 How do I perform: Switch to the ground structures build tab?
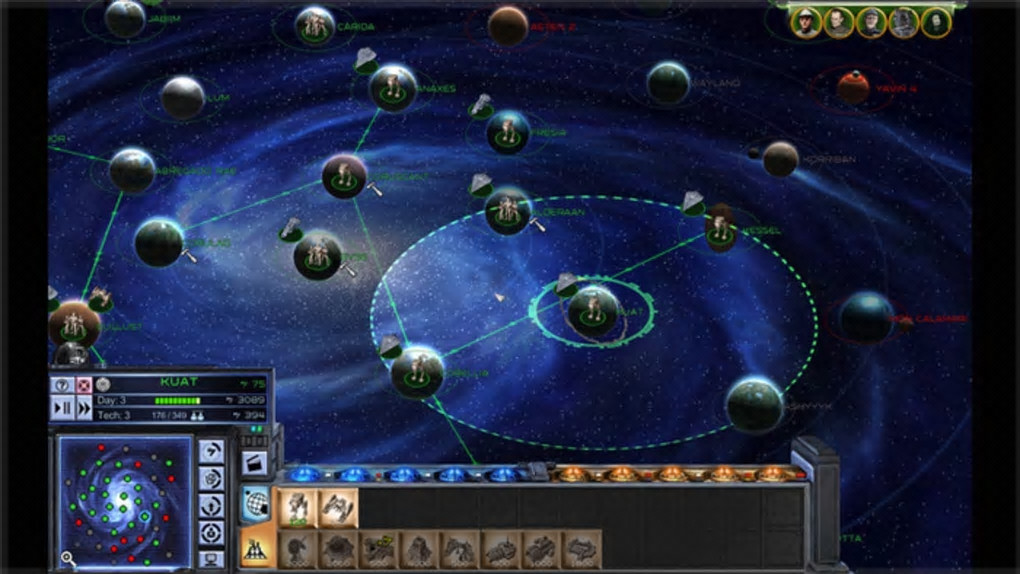[256, 548]
